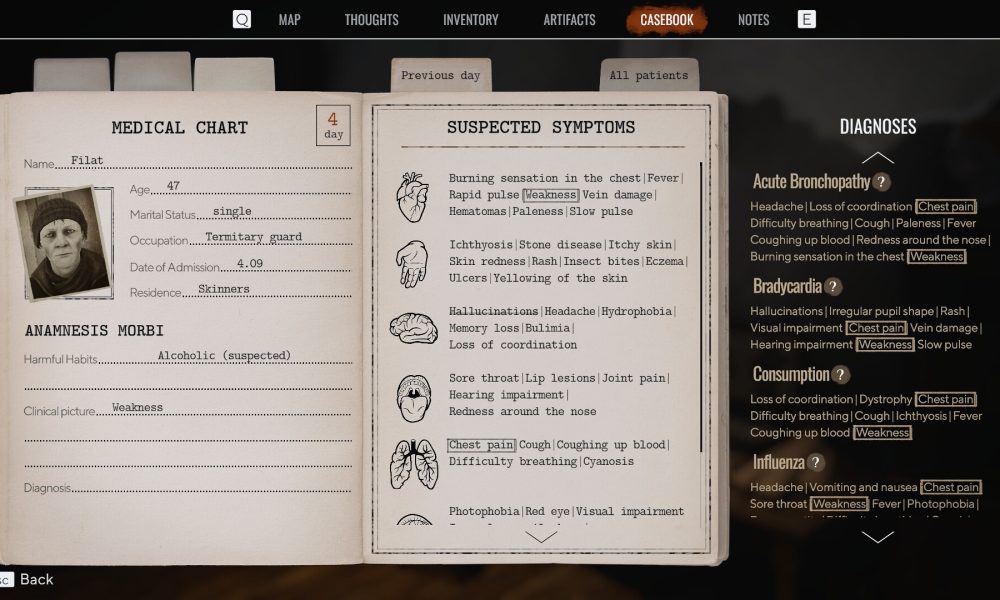Go to the Notes tab

click(x=753, y=20)
